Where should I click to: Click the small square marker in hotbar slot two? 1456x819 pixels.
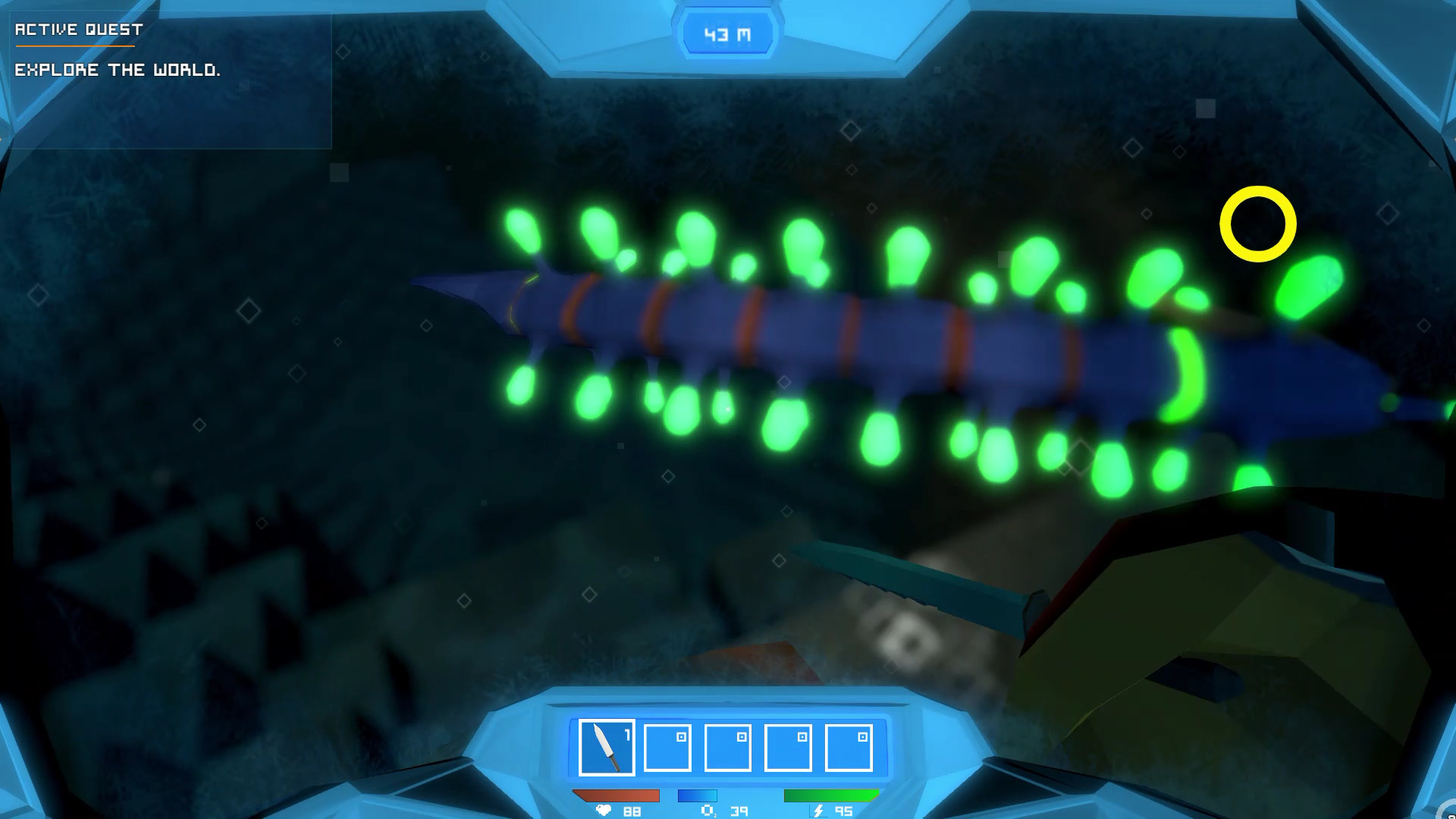681,736
